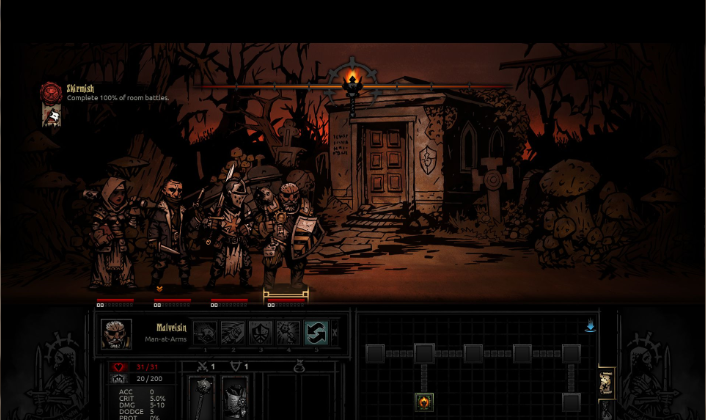Image resolution: width=706 pixels, height=420 pixels.
Task: Choose the shield-crest third skill
Action: [x=261, y=334]
